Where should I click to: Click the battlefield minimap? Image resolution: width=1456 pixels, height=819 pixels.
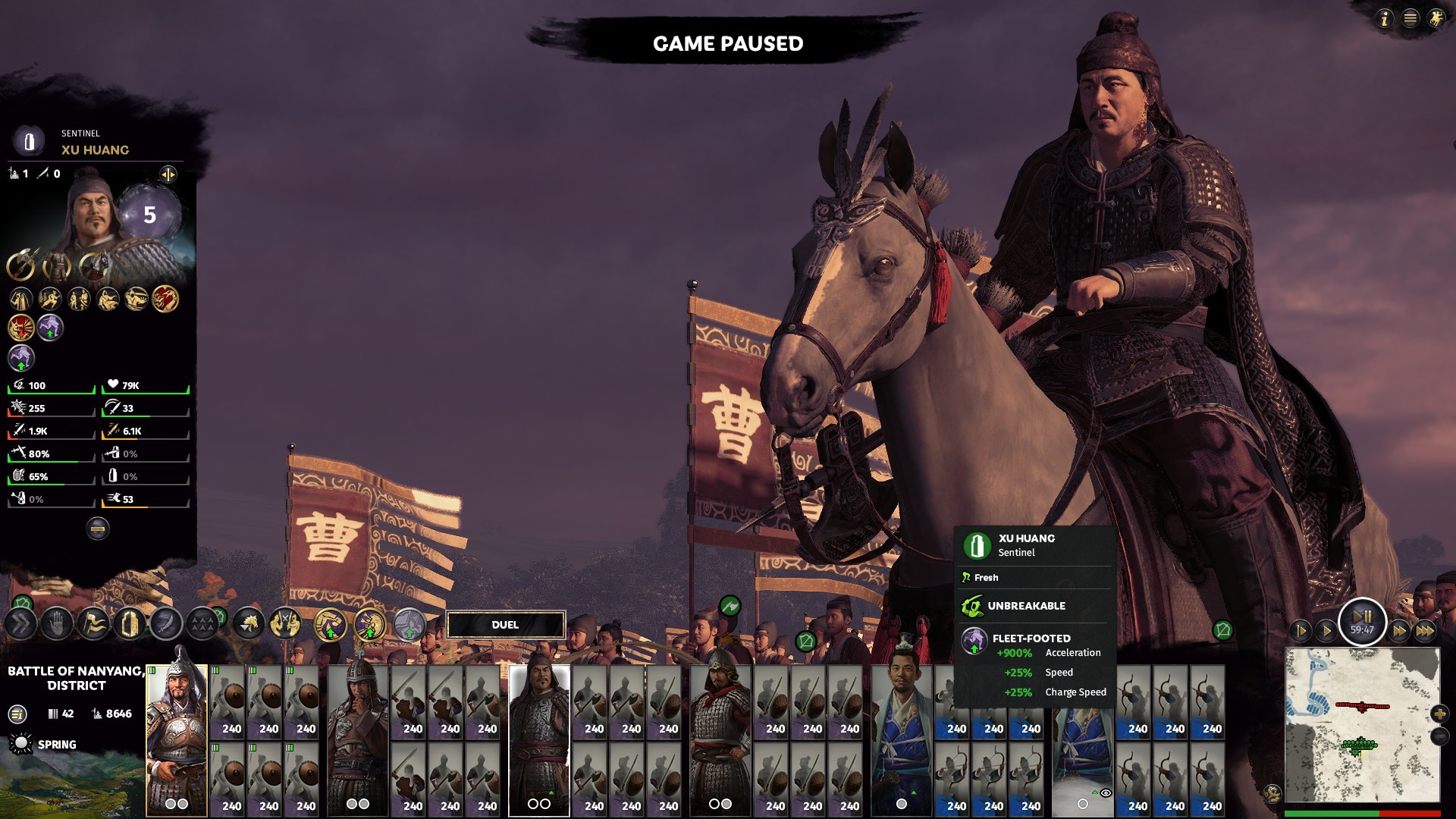point(1362,724)
